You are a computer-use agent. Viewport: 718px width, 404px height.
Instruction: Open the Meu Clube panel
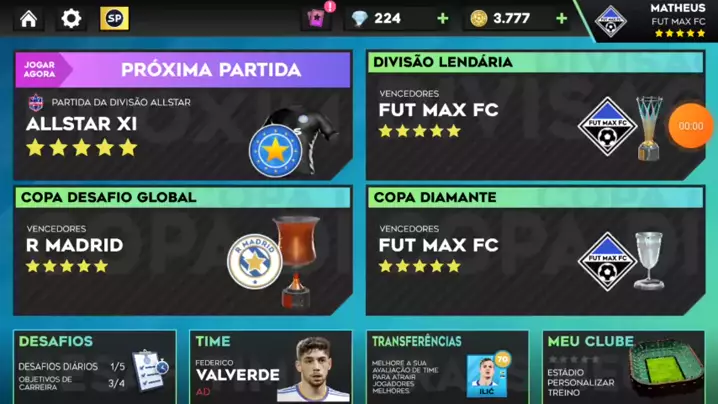point(624,367)
